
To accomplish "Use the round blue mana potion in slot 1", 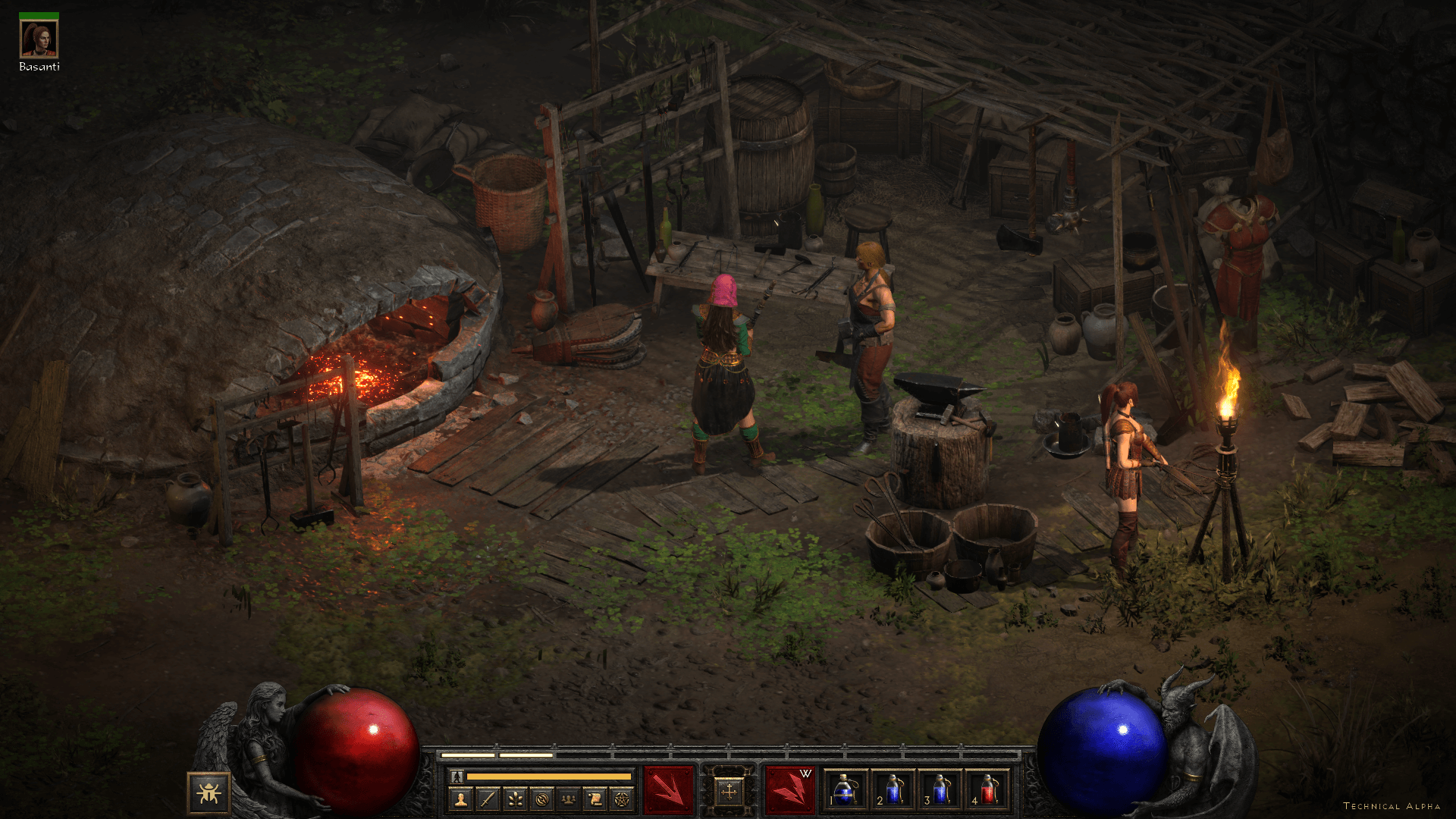I will 845,790.
